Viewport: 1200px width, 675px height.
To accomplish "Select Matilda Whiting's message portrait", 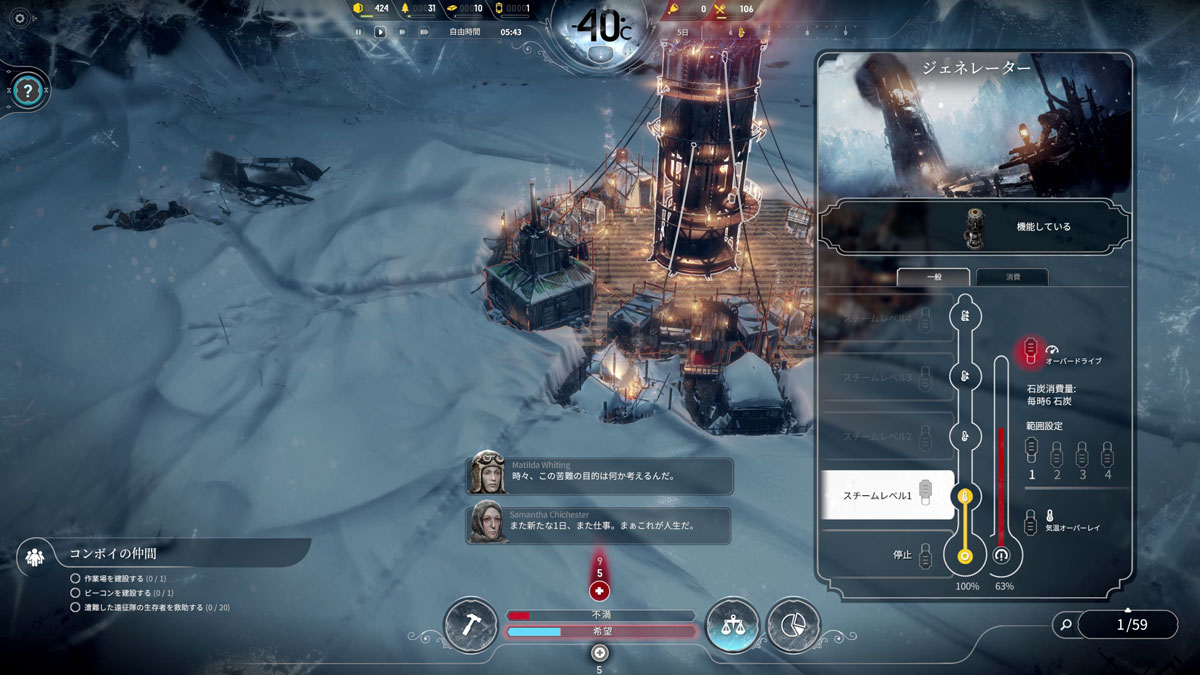I will tap(488, 472).
